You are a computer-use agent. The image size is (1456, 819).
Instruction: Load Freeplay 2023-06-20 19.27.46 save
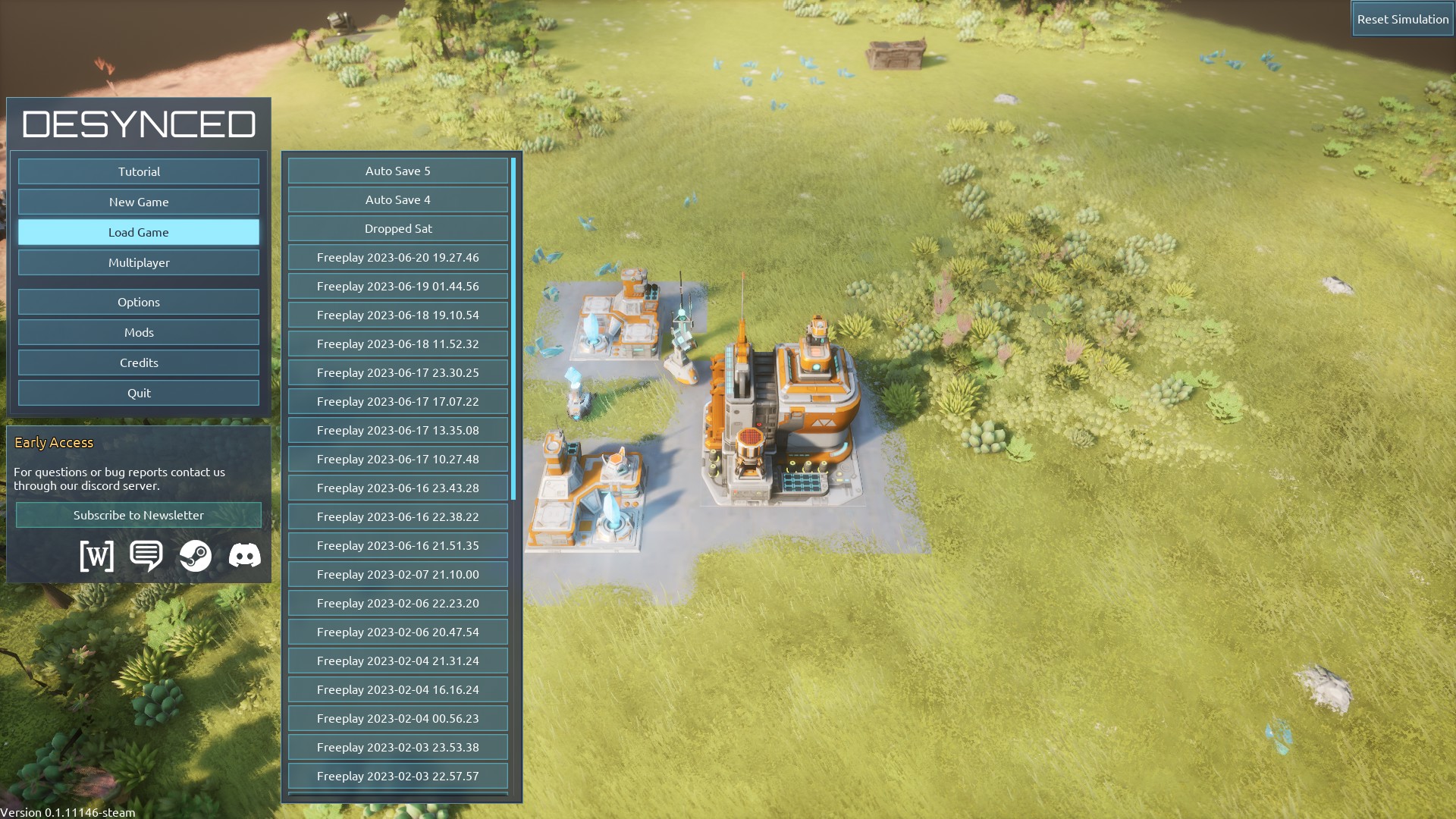pos(397,257)
